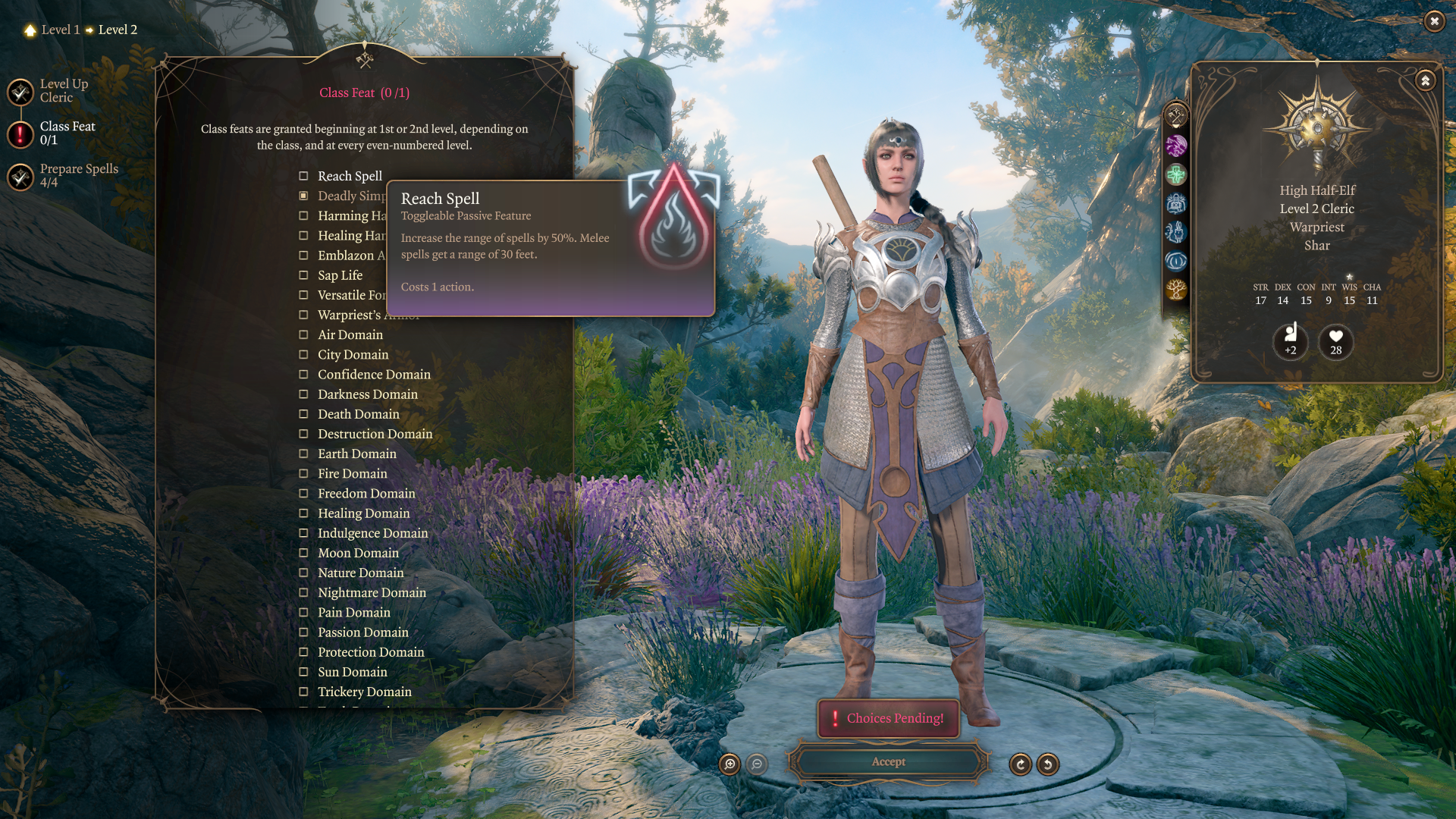
Task: Tick the Reach Spell checkbox
Action: 303,176
